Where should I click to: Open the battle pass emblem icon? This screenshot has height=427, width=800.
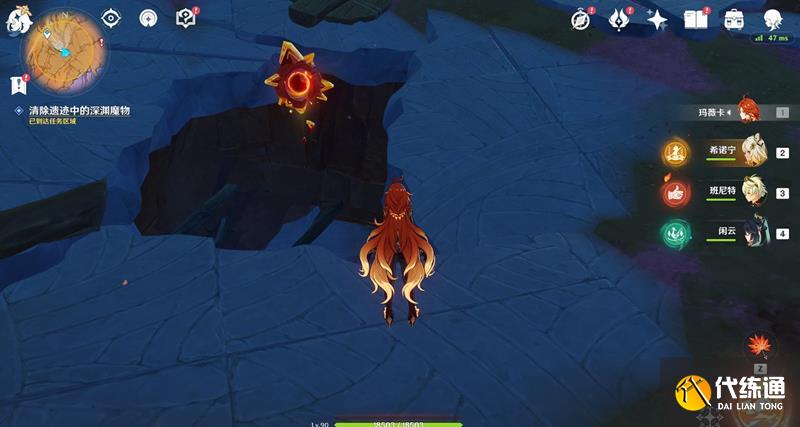(619, 18)
